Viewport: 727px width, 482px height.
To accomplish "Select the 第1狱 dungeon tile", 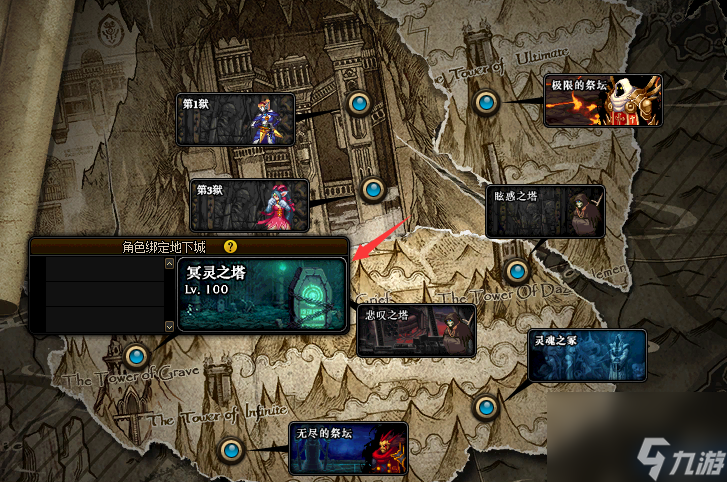I will tap(236, 119).
